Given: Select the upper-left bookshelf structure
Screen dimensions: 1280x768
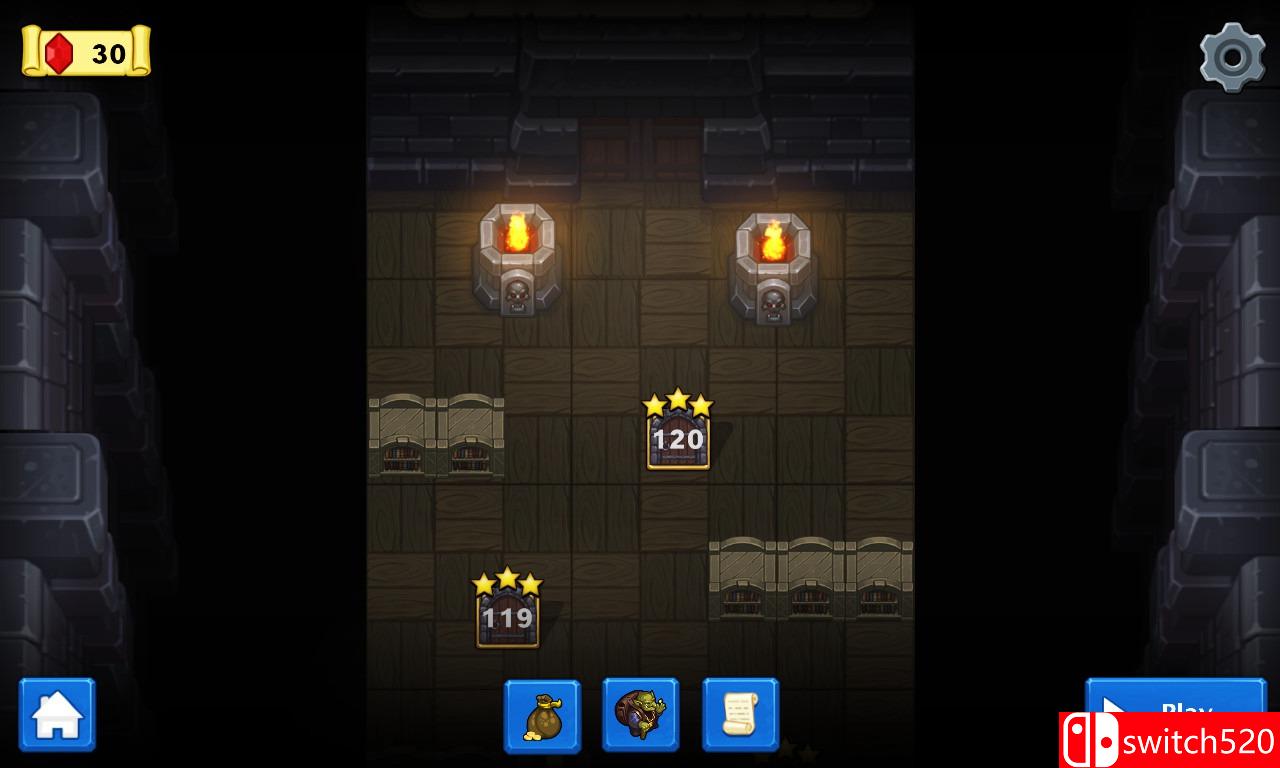Looking at the screenshot, I should [435, 435].
